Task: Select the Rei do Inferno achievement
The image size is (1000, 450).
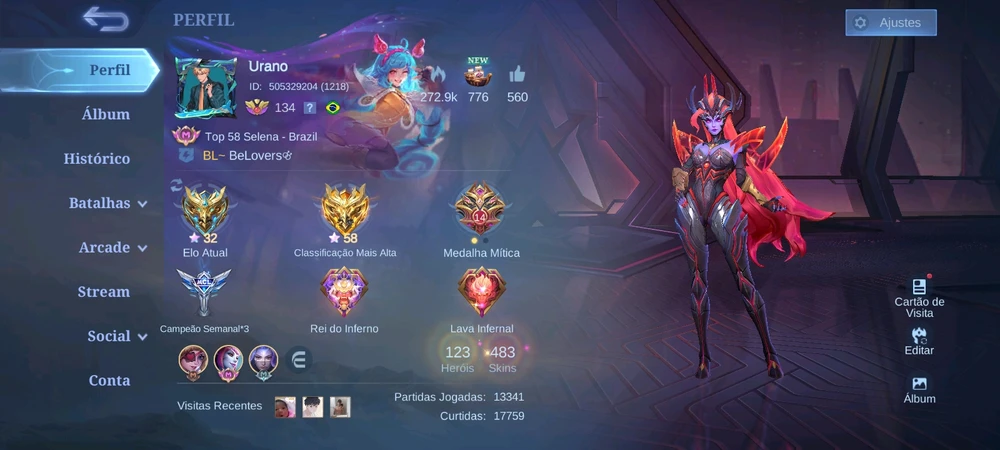Action: [x=344, y=293]
